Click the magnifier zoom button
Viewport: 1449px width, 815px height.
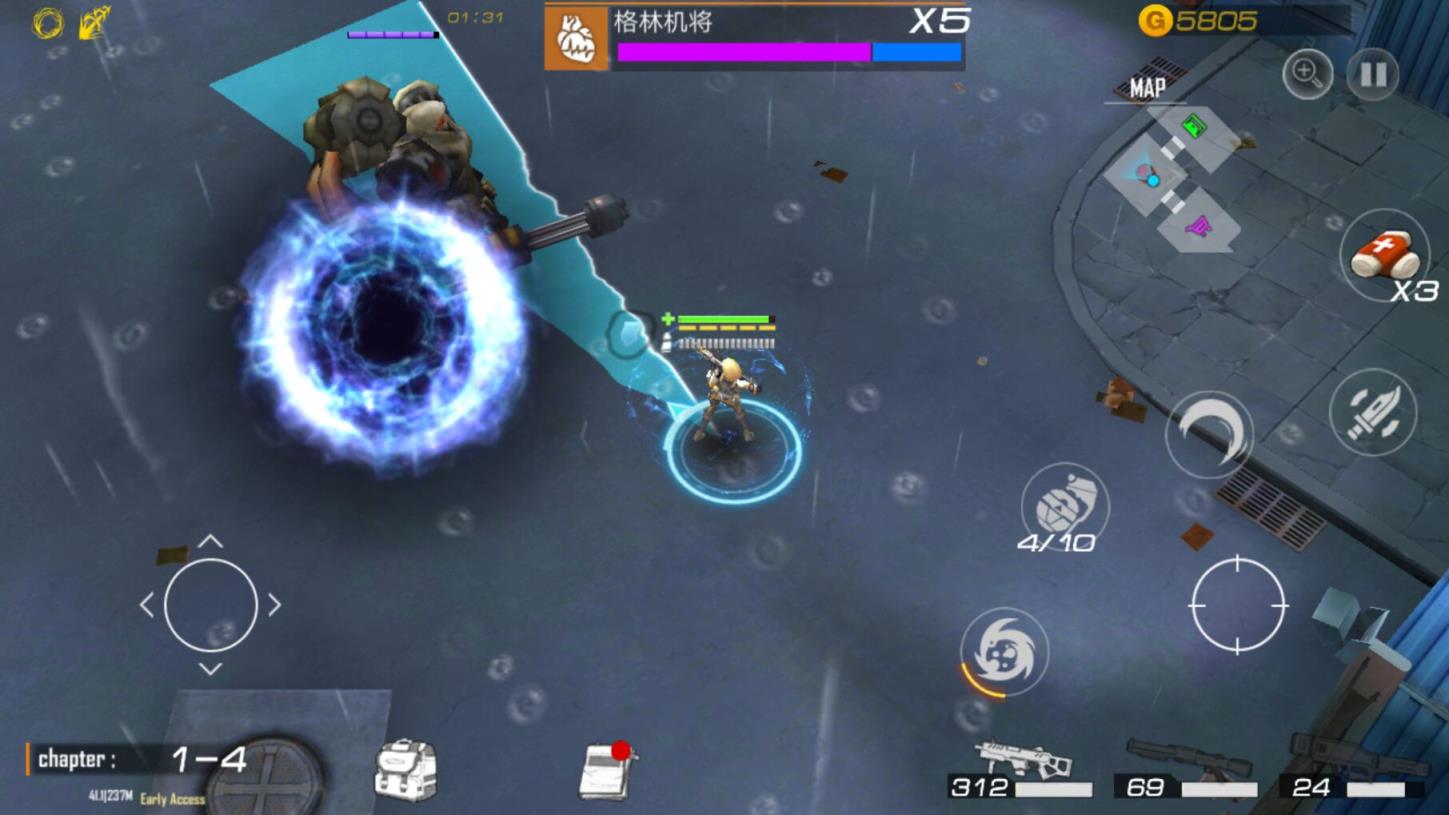point(1307,73)
